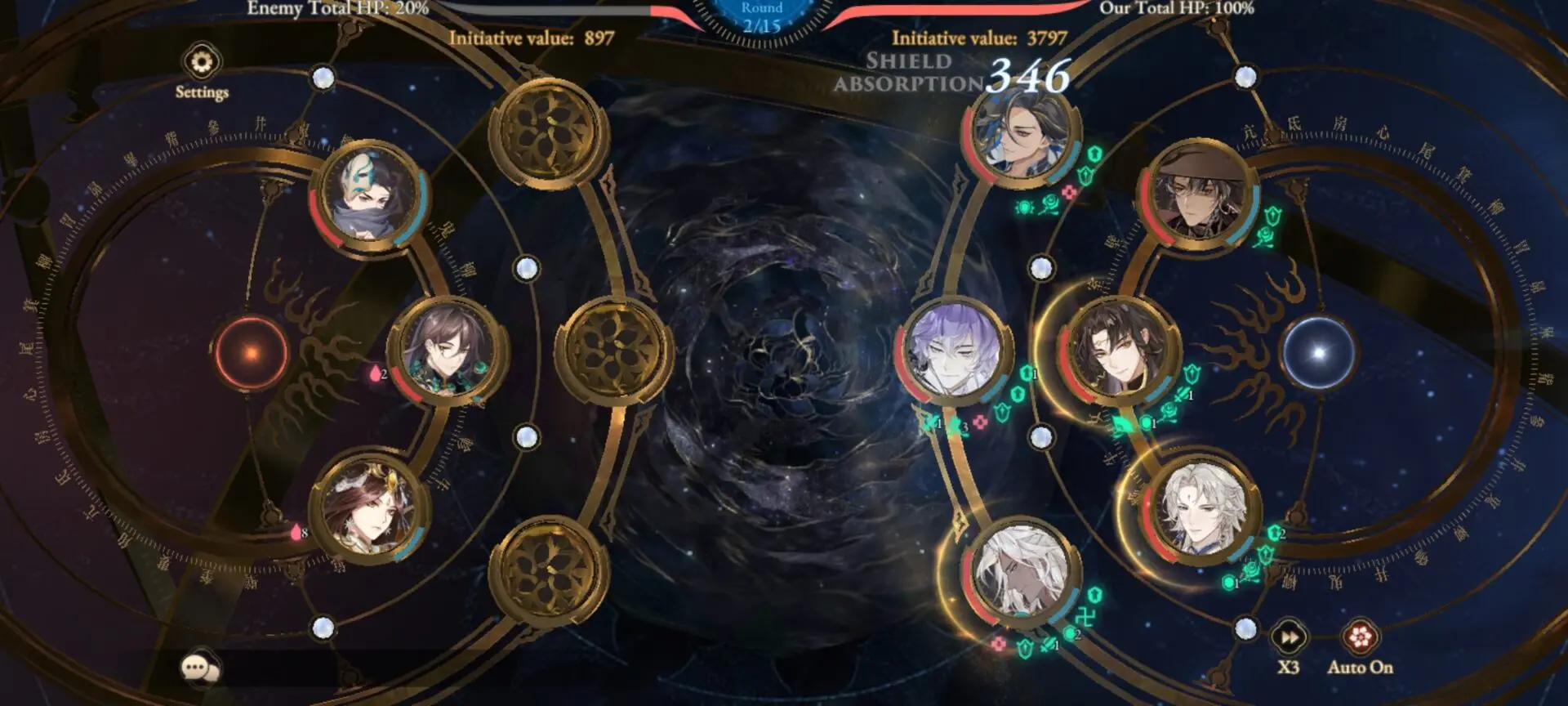
Task: Click the Our Total HP: 100% label
Action: [1177, 11]
